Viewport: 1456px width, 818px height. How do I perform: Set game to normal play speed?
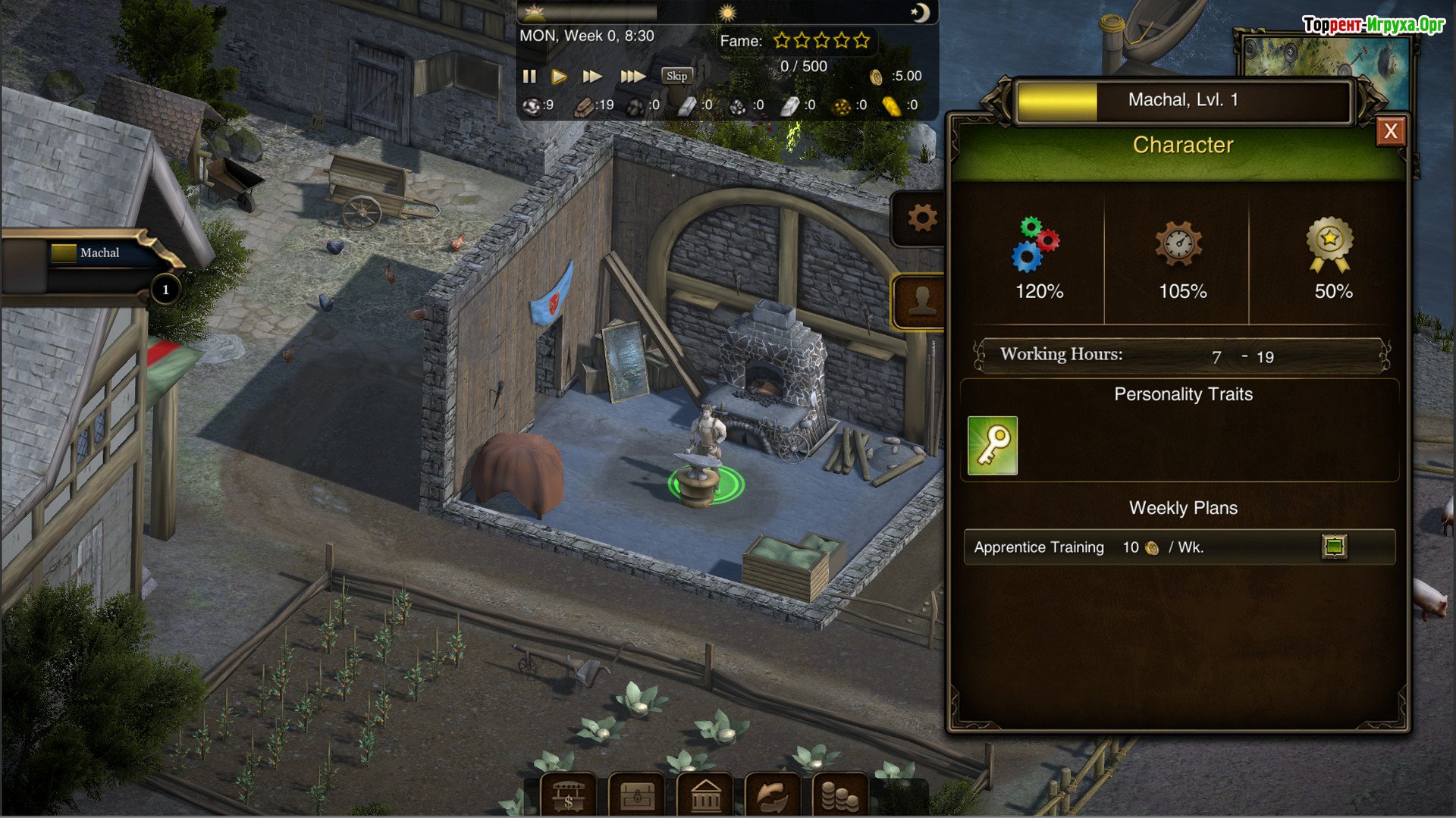pyautogui.click(x=560, y=76)
